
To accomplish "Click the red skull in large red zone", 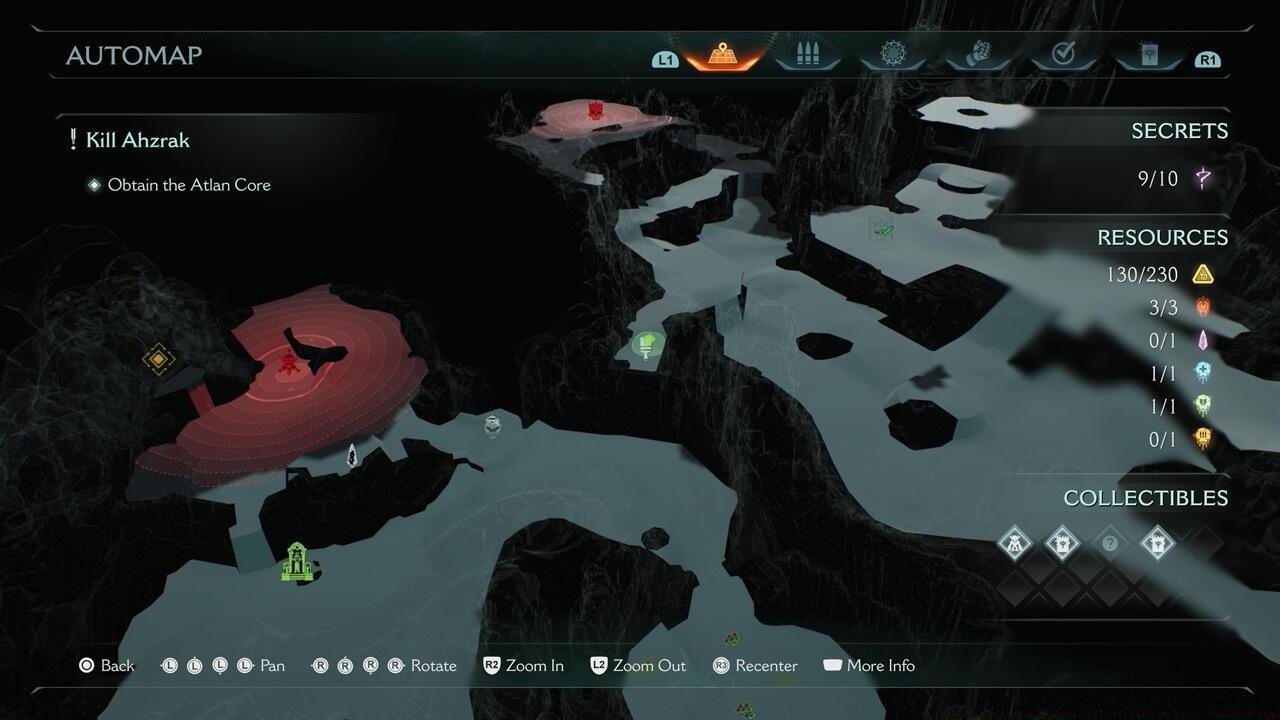I will point(290,363).
